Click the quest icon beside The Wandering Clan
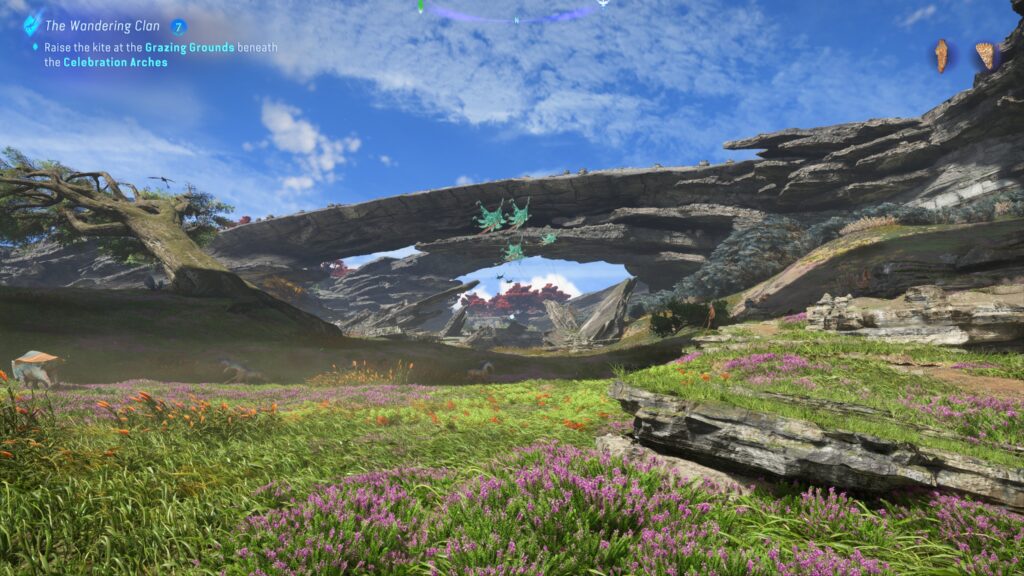This screenshot has height=576, width=1024. pos(33,24)
